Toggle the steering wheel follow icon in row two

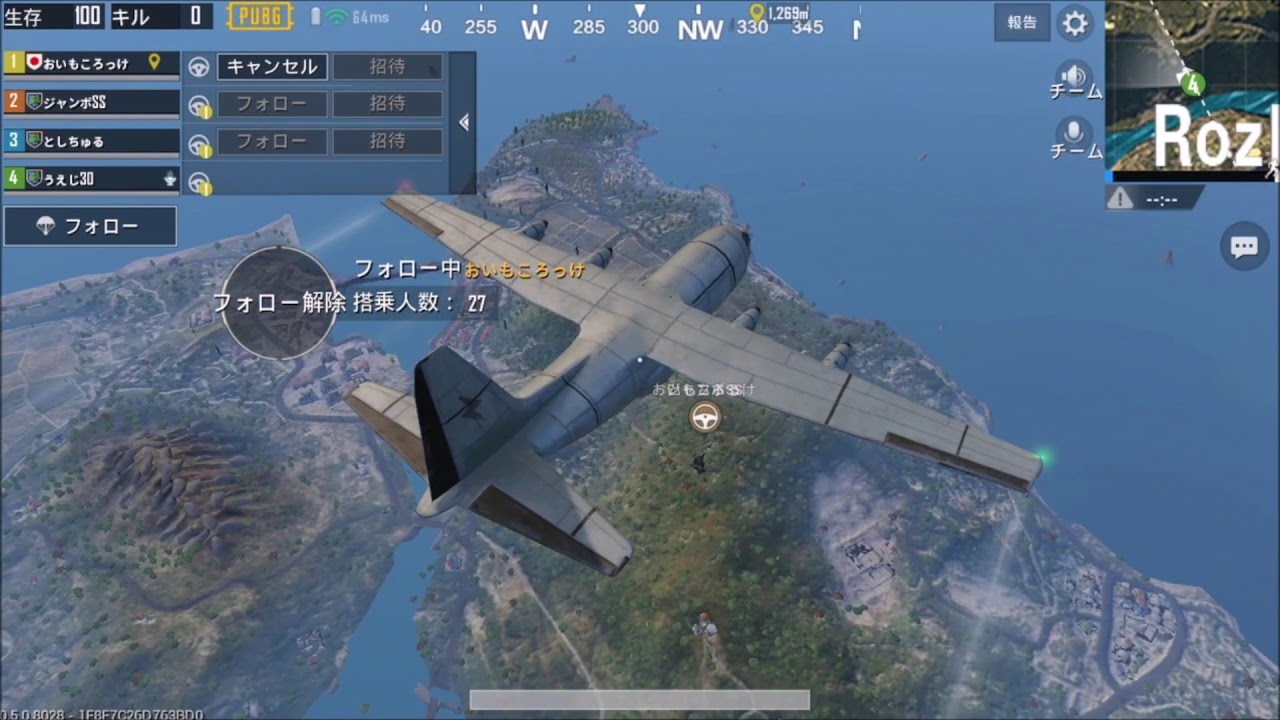(198, 104)
